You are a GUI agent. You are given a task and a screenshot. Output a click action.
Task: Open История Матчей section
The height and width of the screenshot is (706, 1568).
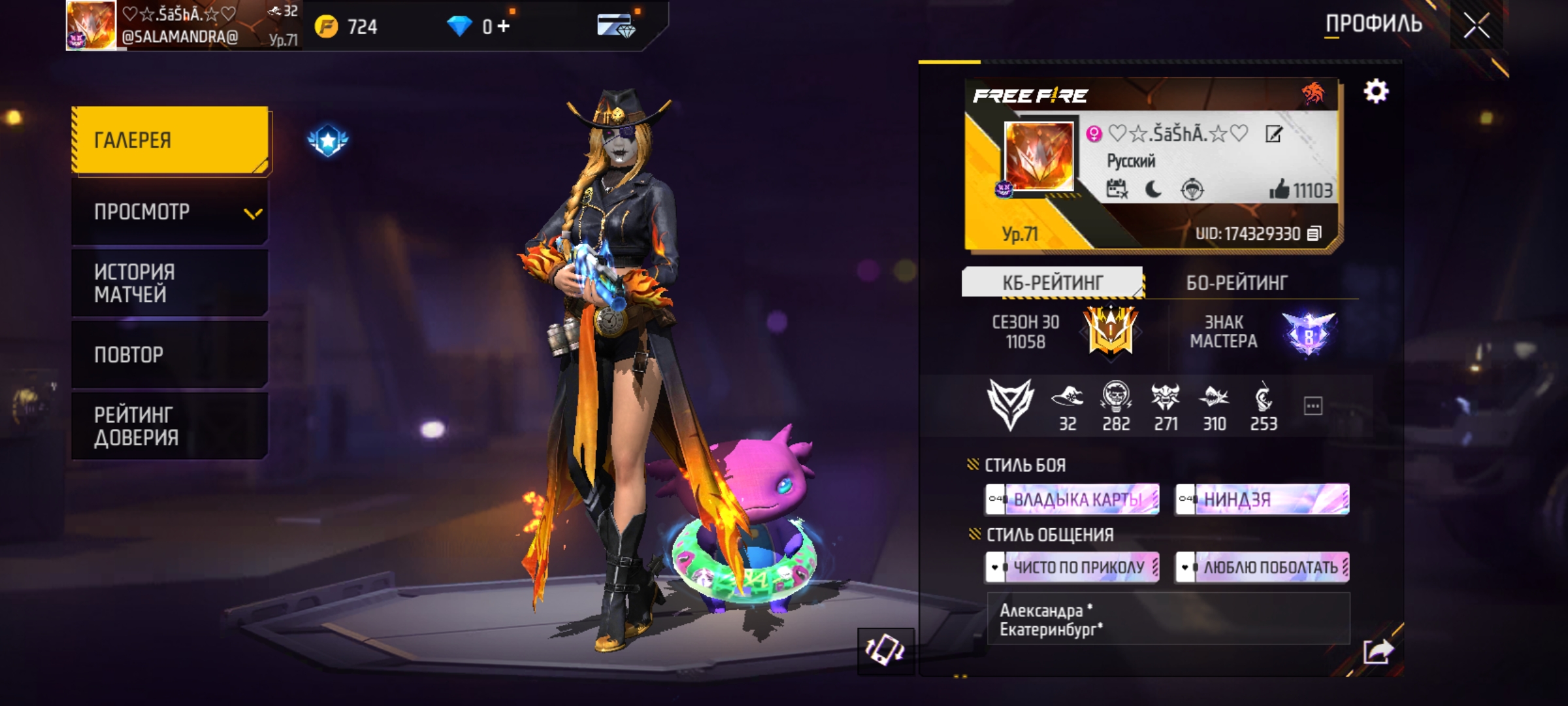pyautogui.click(x=170, y=283)
